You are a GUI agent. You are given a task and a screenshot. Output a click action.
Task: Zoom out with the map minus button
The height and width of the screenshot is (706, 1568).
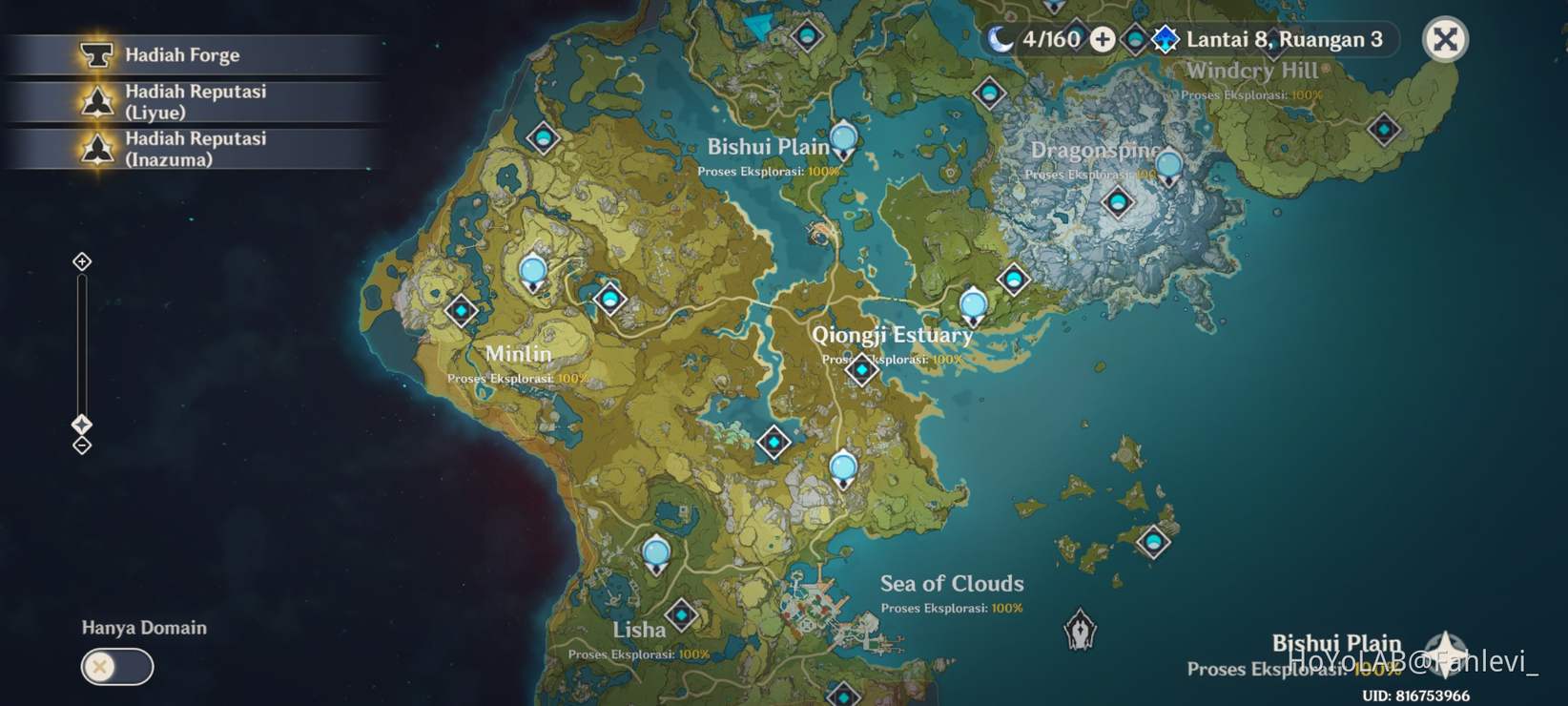coord(82,446)
